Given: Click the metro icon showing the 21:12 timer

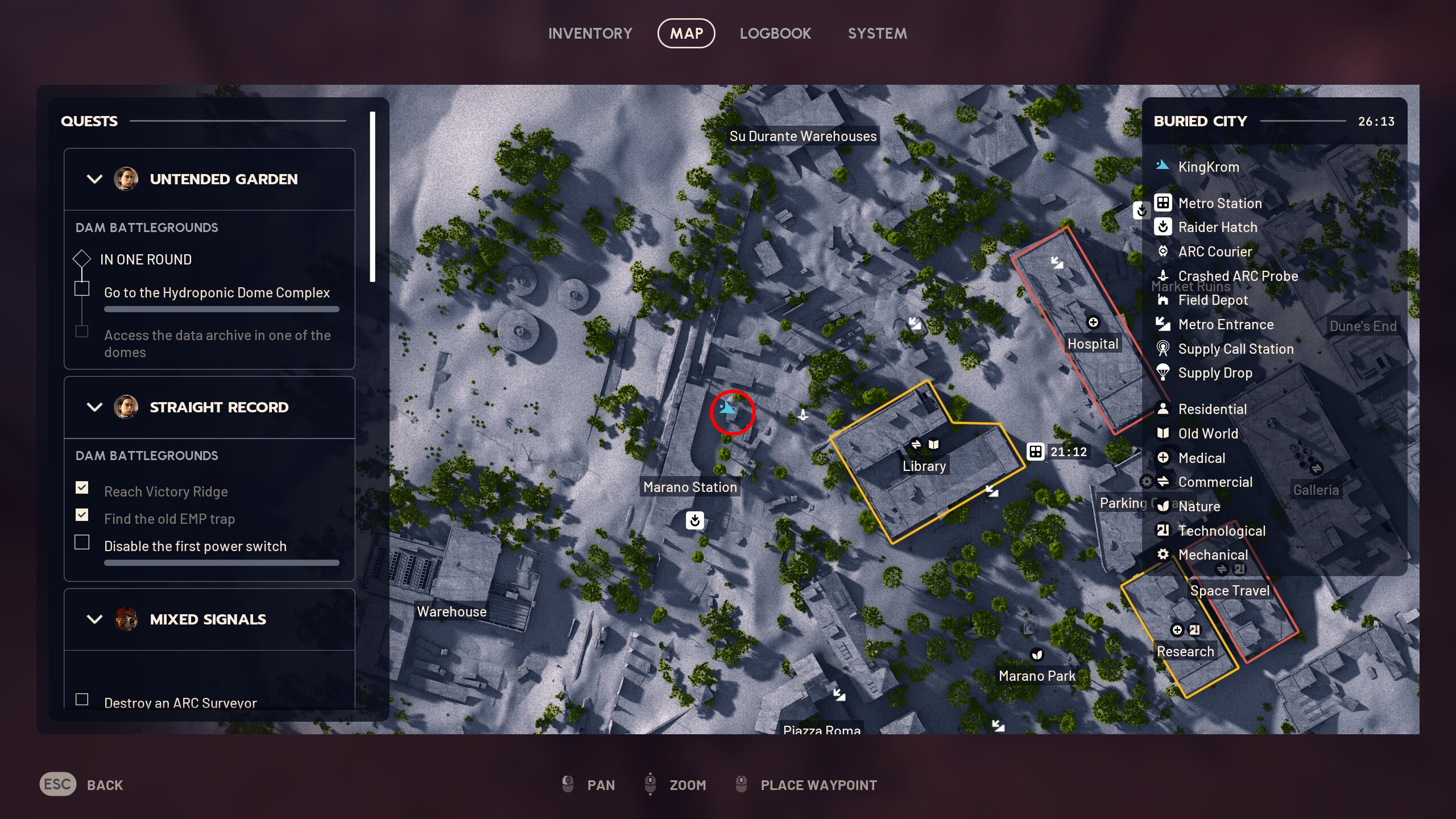Looking at the screenshot, I should pyautogui.click(x=1035, y=452).
